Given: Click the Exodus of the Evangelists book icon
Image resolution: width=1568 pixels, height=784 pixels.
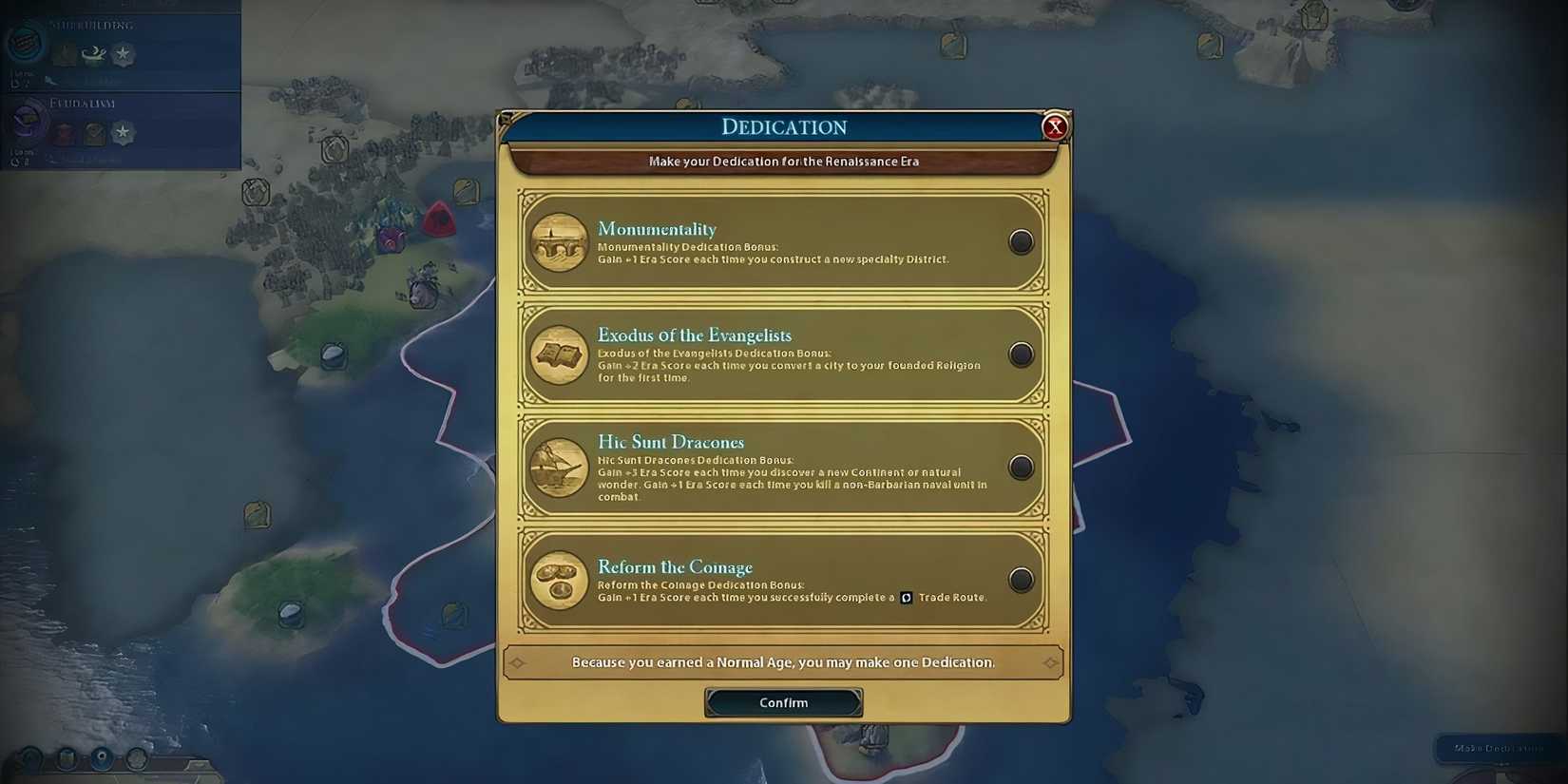Looking at the screenshot, I should [x=559, y=354].
